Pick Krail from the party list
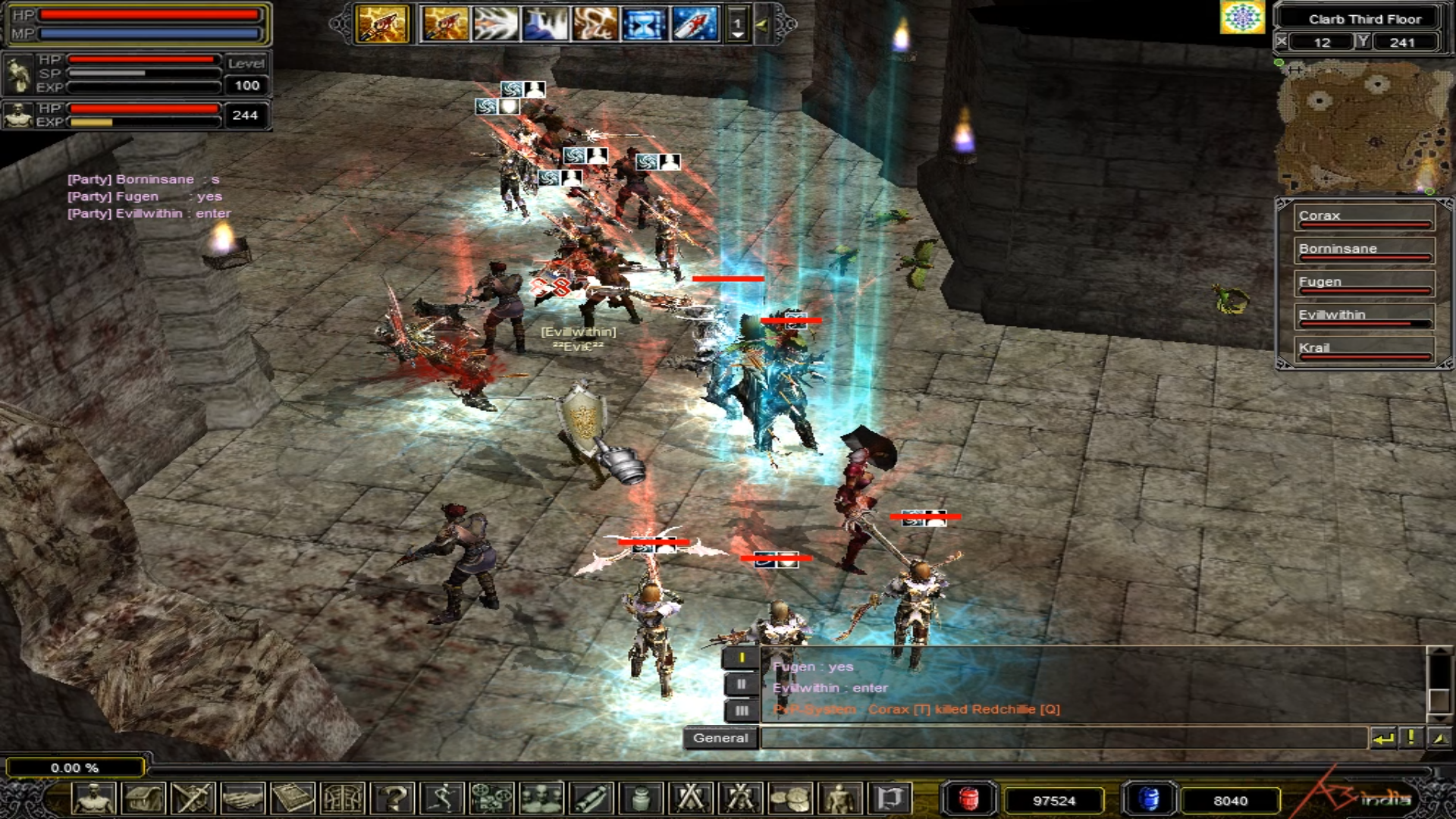This screenshot has height=819, width=1456. pyautogui.click(x=1363, y=349)
